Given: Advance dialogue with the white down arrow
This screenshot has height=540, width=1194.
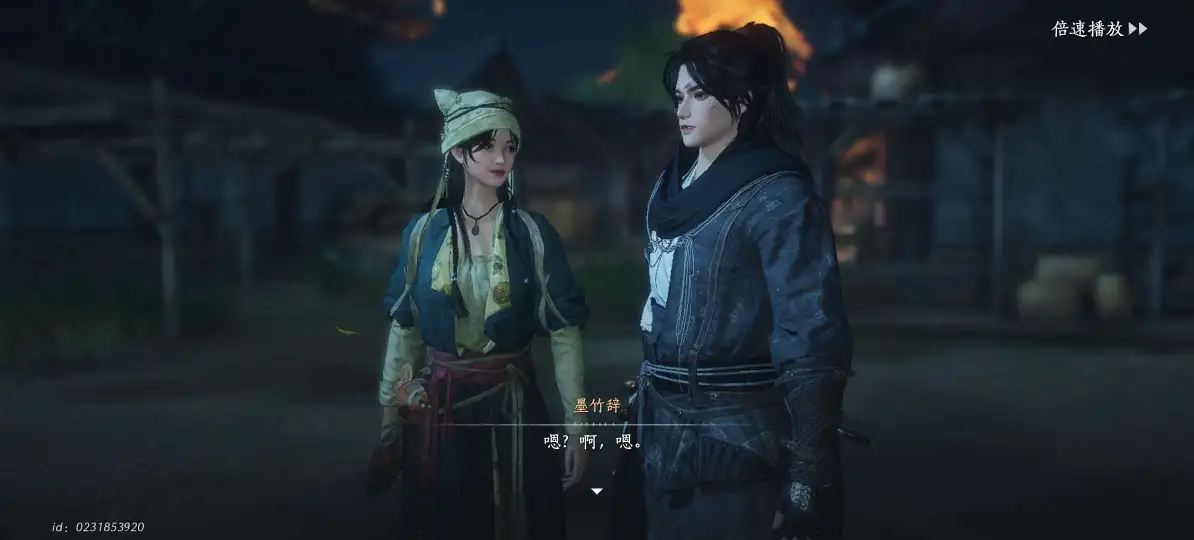Looking at the screenshot, I should [x=597, y=491].
